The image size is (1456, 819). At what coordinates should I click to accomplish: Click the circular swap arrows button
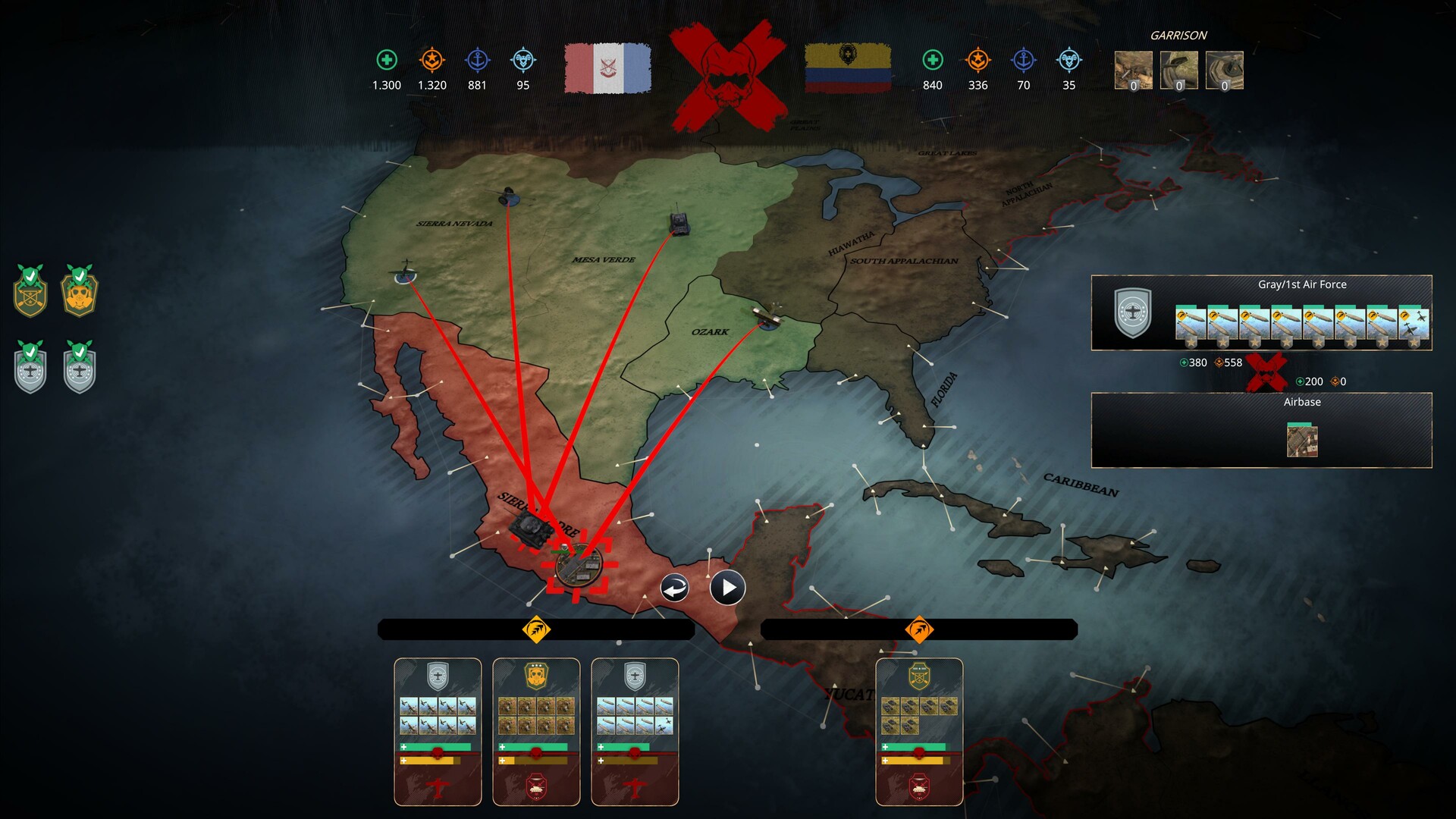click(673, 586)
